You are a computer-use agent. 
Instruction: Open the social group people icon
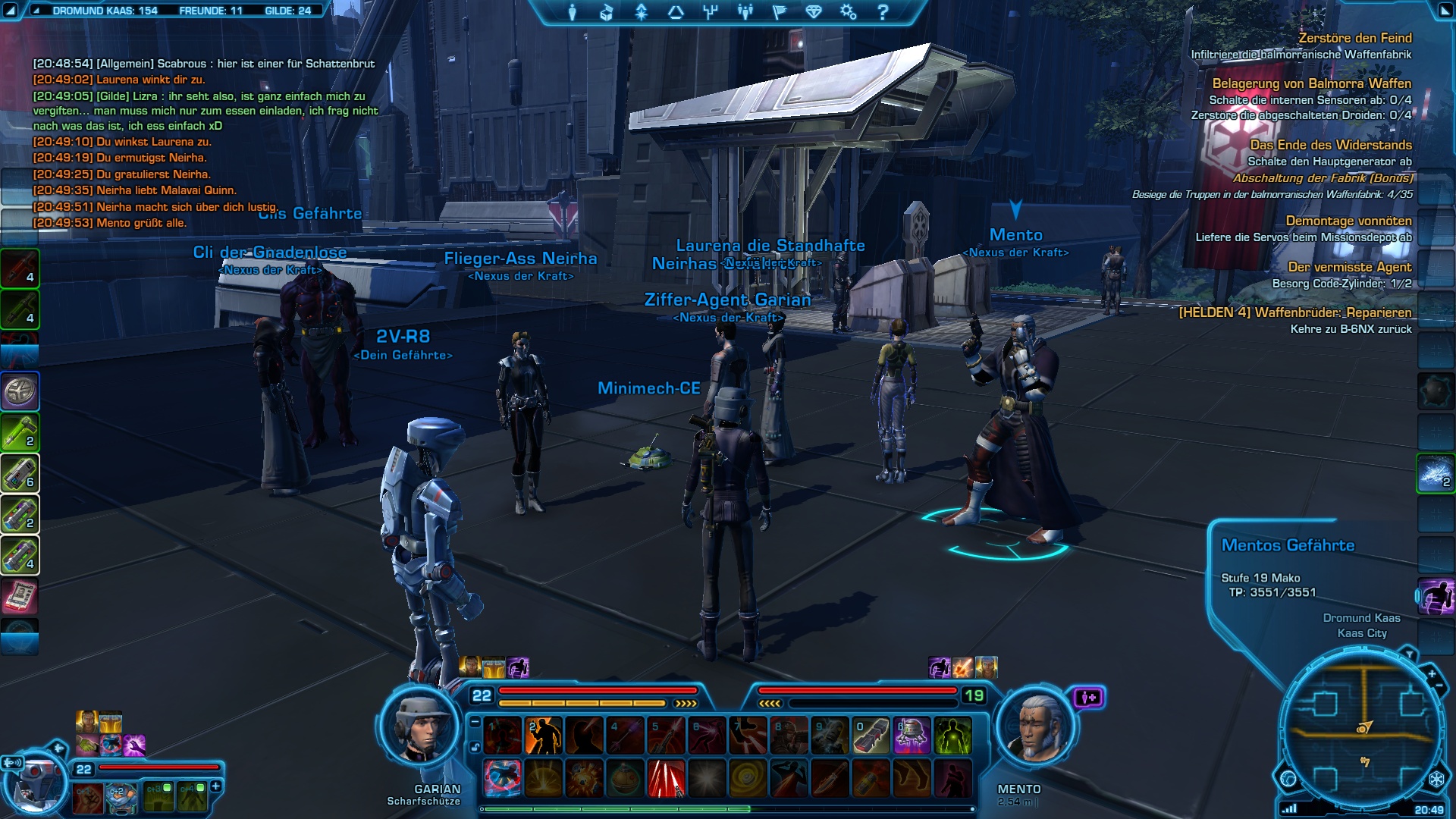pyautogui.click(x=745, y=12)
